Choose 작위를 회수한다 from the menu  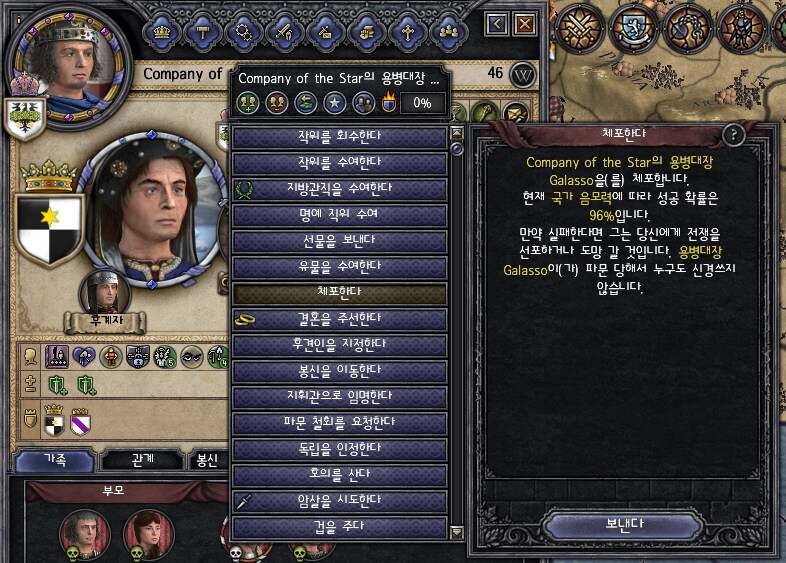click(340, 137)
